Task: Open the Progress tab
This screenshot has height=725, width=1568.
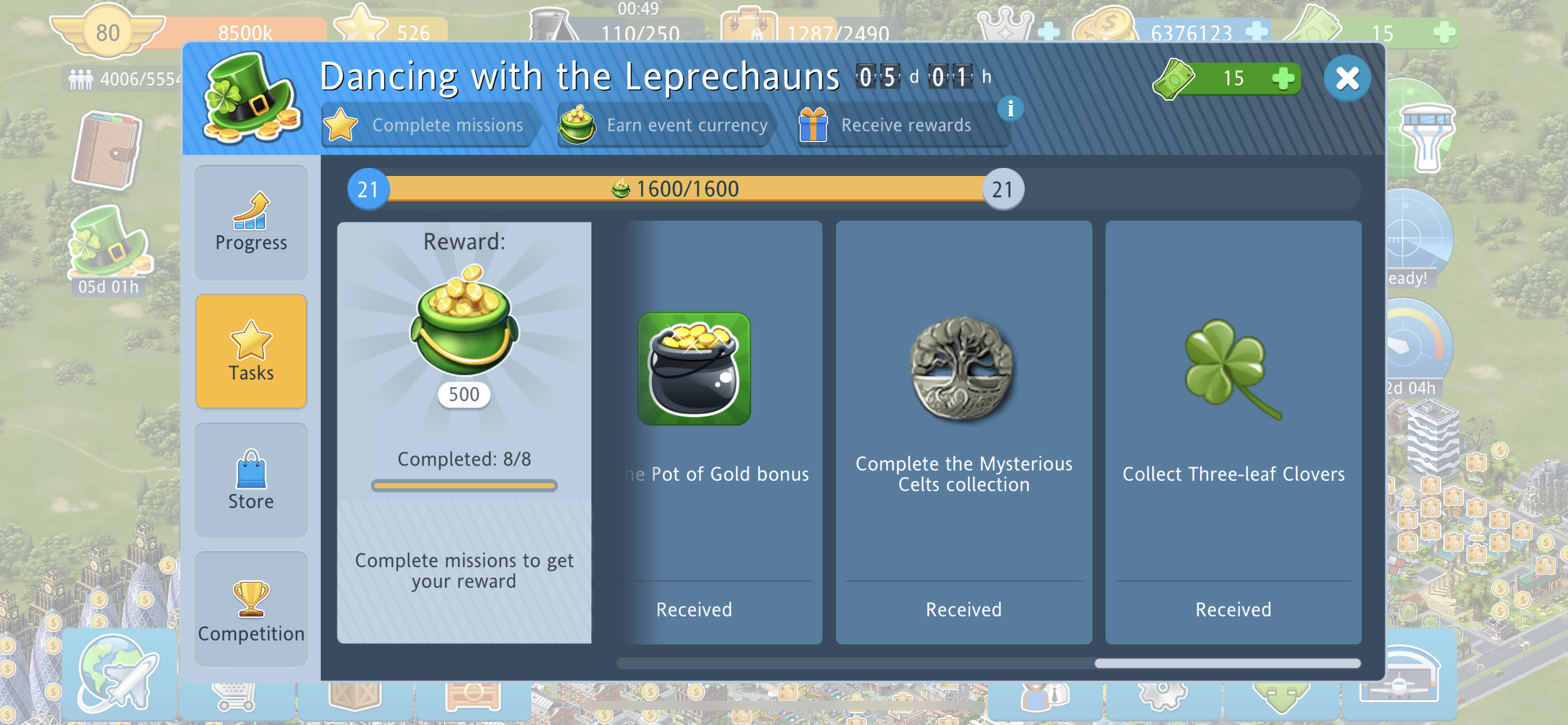Action: point(251,222)
